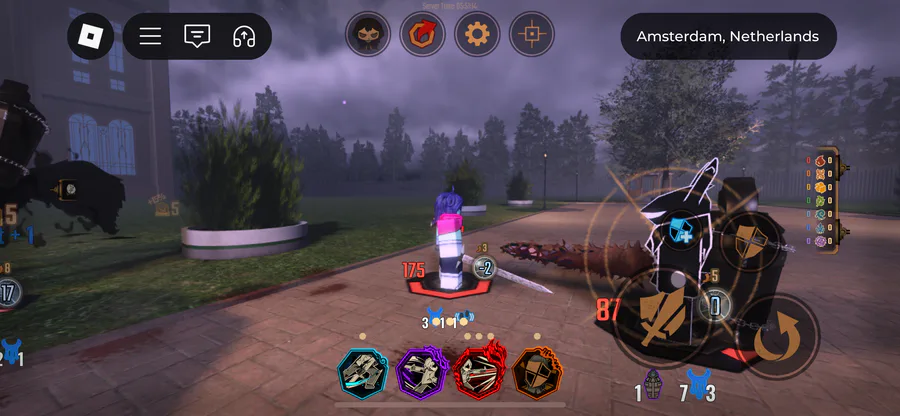The width and height of the screenshot is (900, 416).
Task: Tap the sword and shield attack button
Action: pos(661,316)
